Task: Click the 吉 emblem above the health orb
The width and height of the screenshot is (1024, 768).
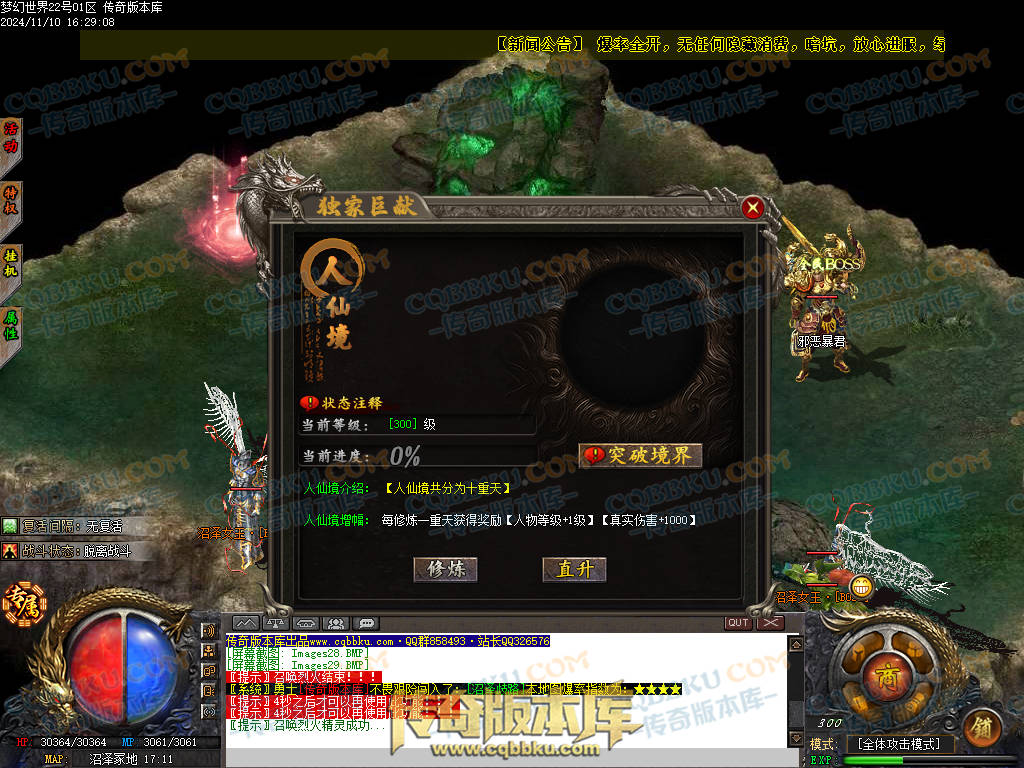Action: click(18, 603)
